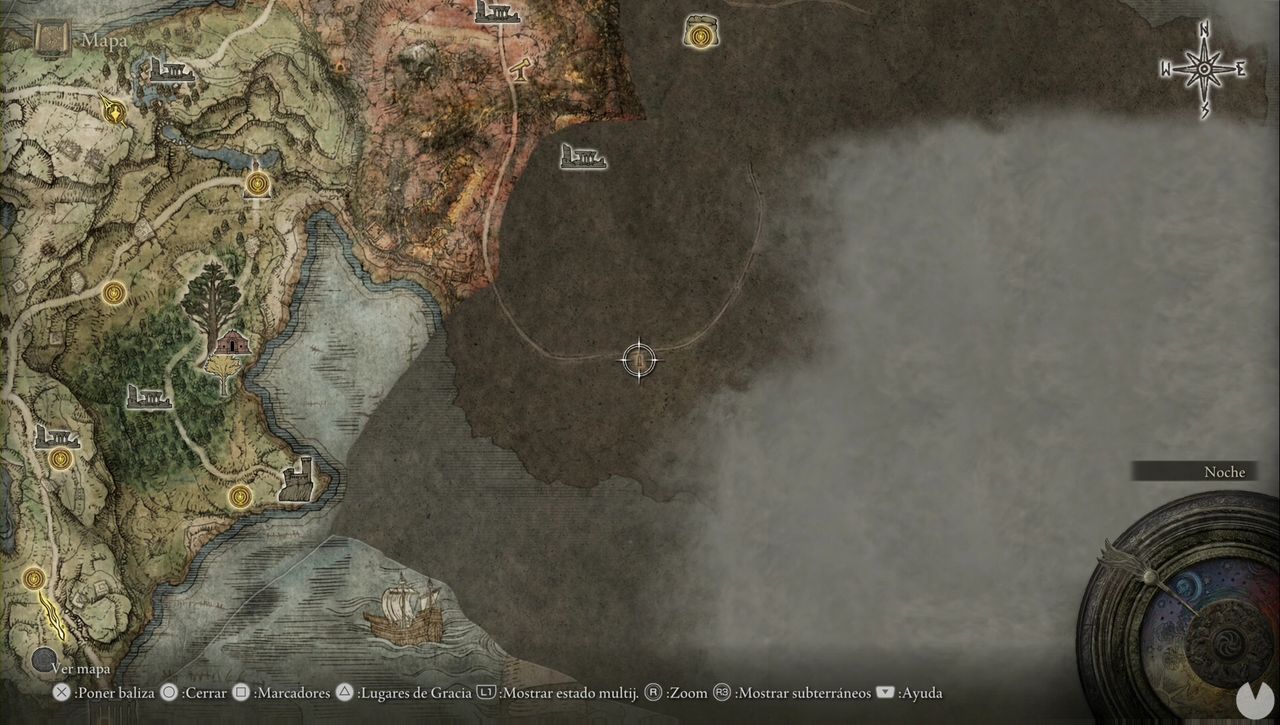Click Poner baliza to place a beacon
1280x725 pixels.
[113, 692]
